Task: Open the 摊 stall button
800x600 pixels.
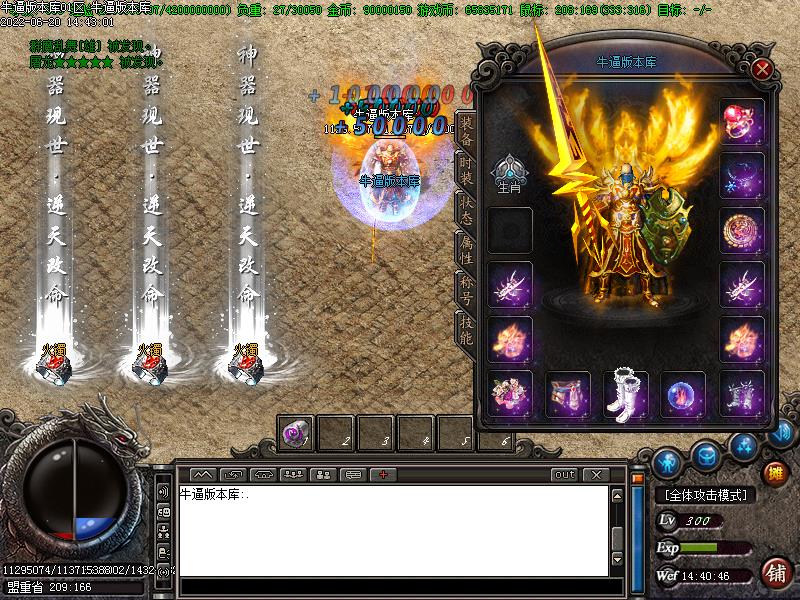Action: click(775, 471)
